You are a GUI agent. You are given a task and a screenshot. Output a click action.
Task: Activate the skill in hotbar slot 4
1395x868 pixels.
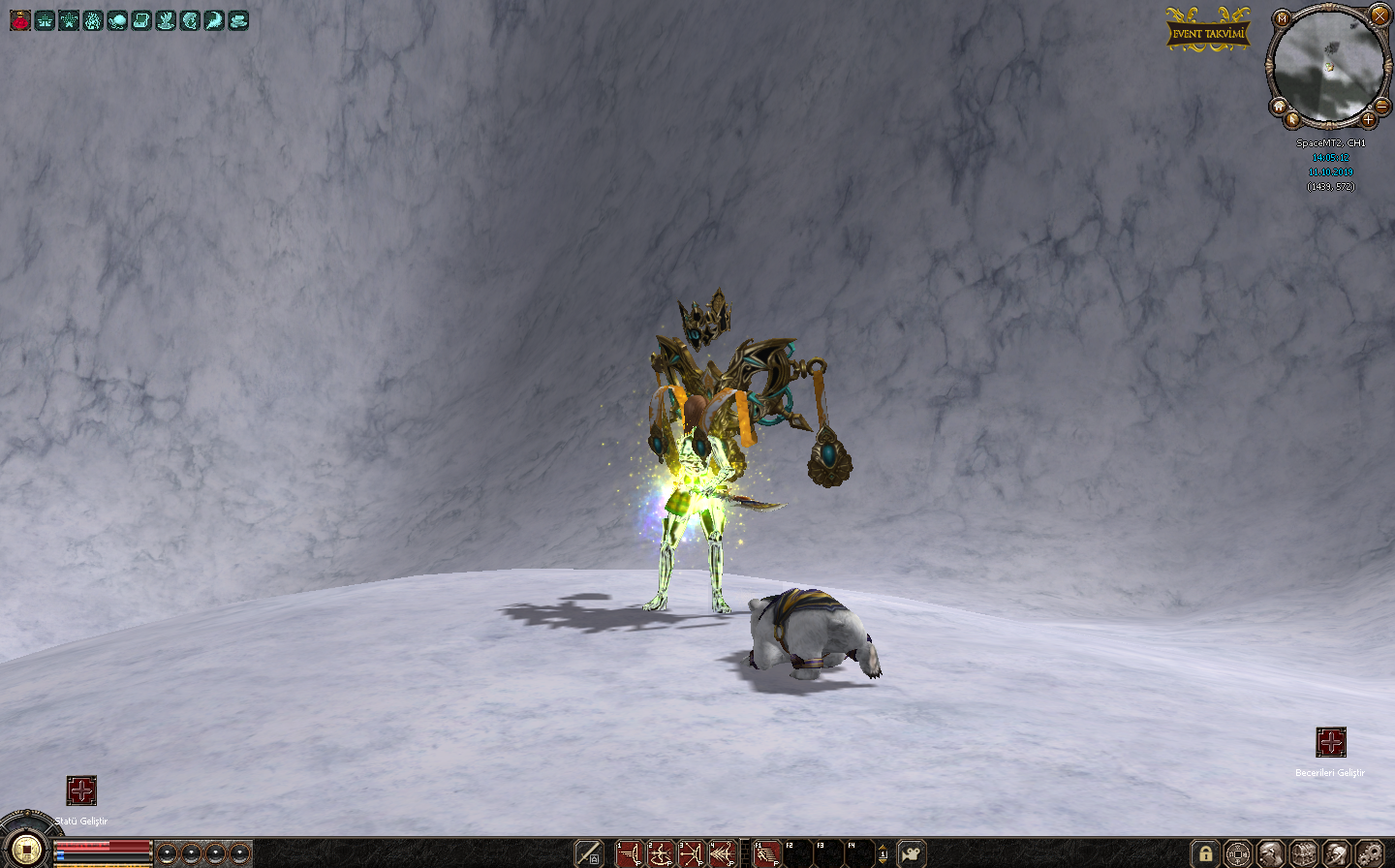click(x=722, y=854)
